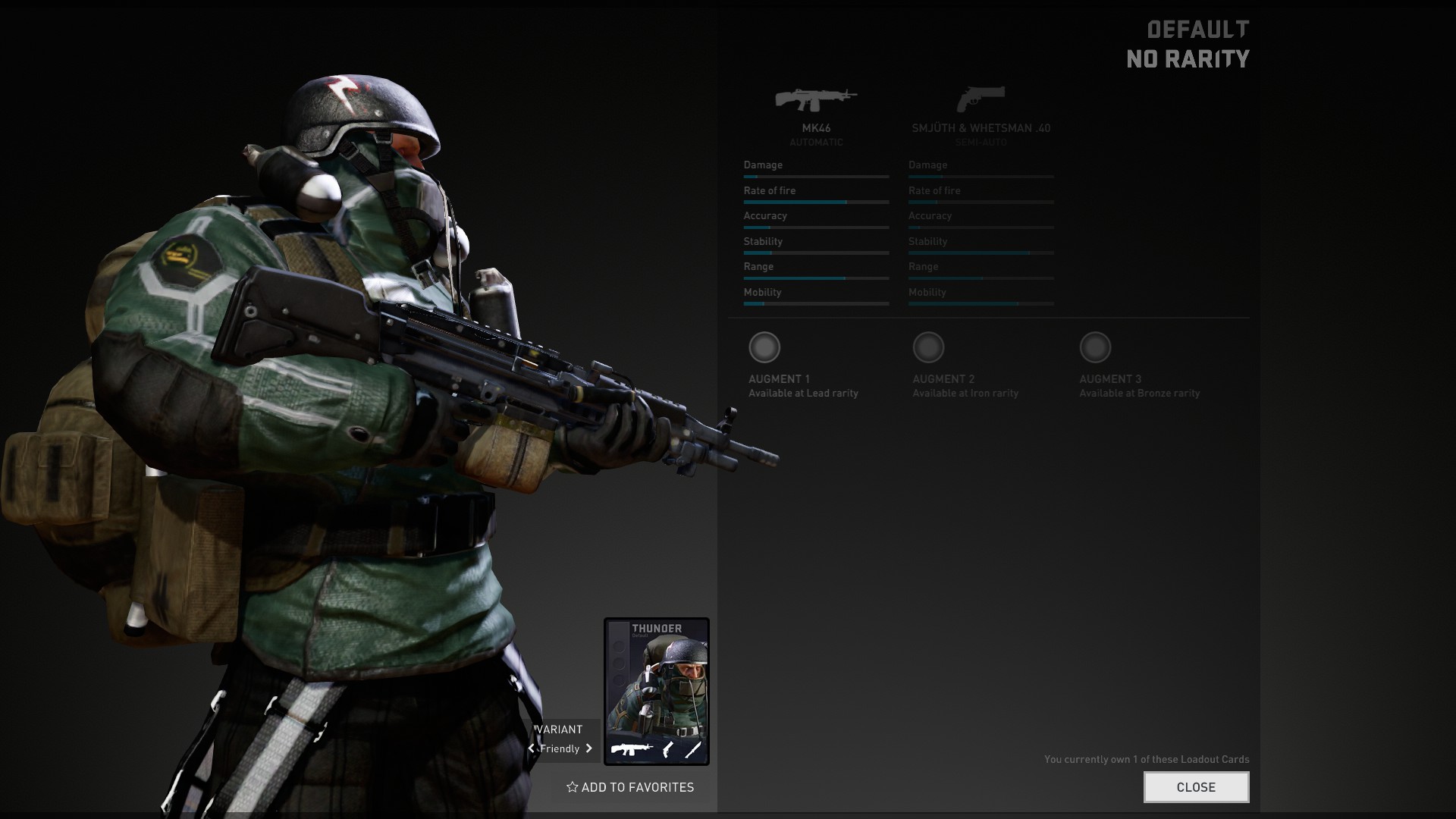The height and width of the screenshot is (819, 1456).
Task: Select the Smjüth & Whetsman .40 pistol icon
Action: [981, 99]
